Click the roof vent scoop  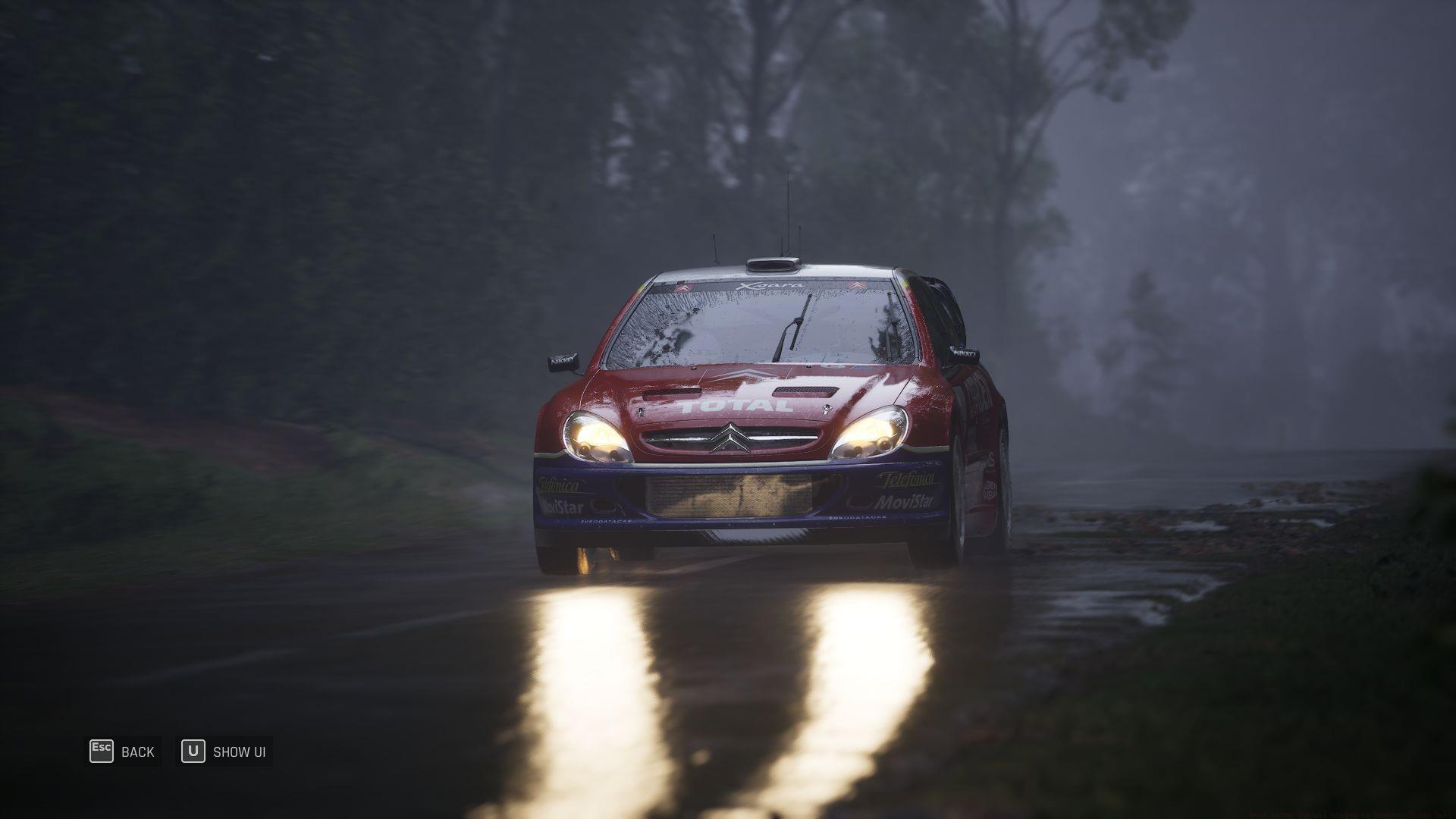click(775, 264)
